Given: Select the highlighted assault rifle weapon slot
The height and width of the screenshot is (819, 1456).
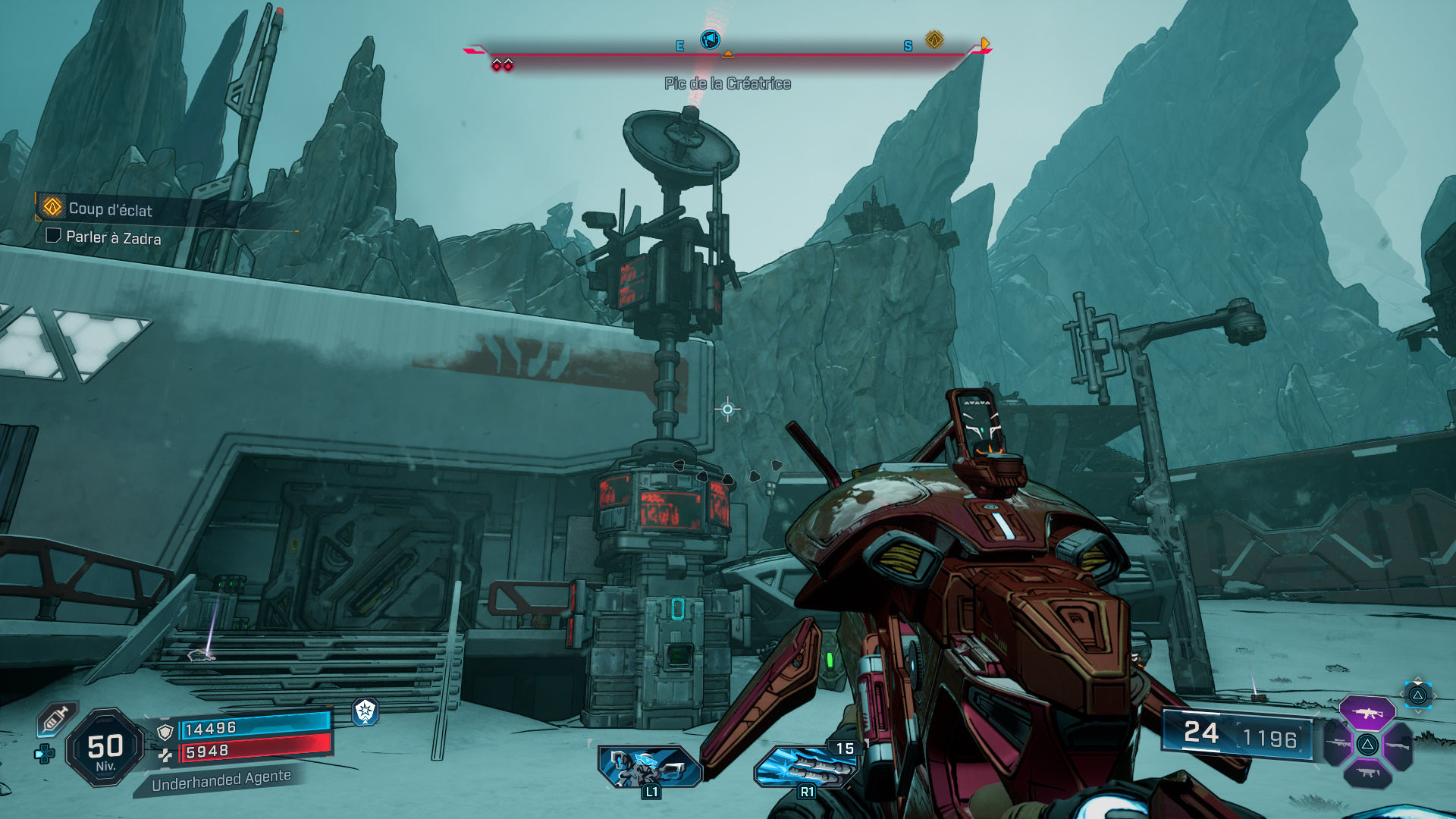Looking at the screenshot, I should pos(1367,713).
